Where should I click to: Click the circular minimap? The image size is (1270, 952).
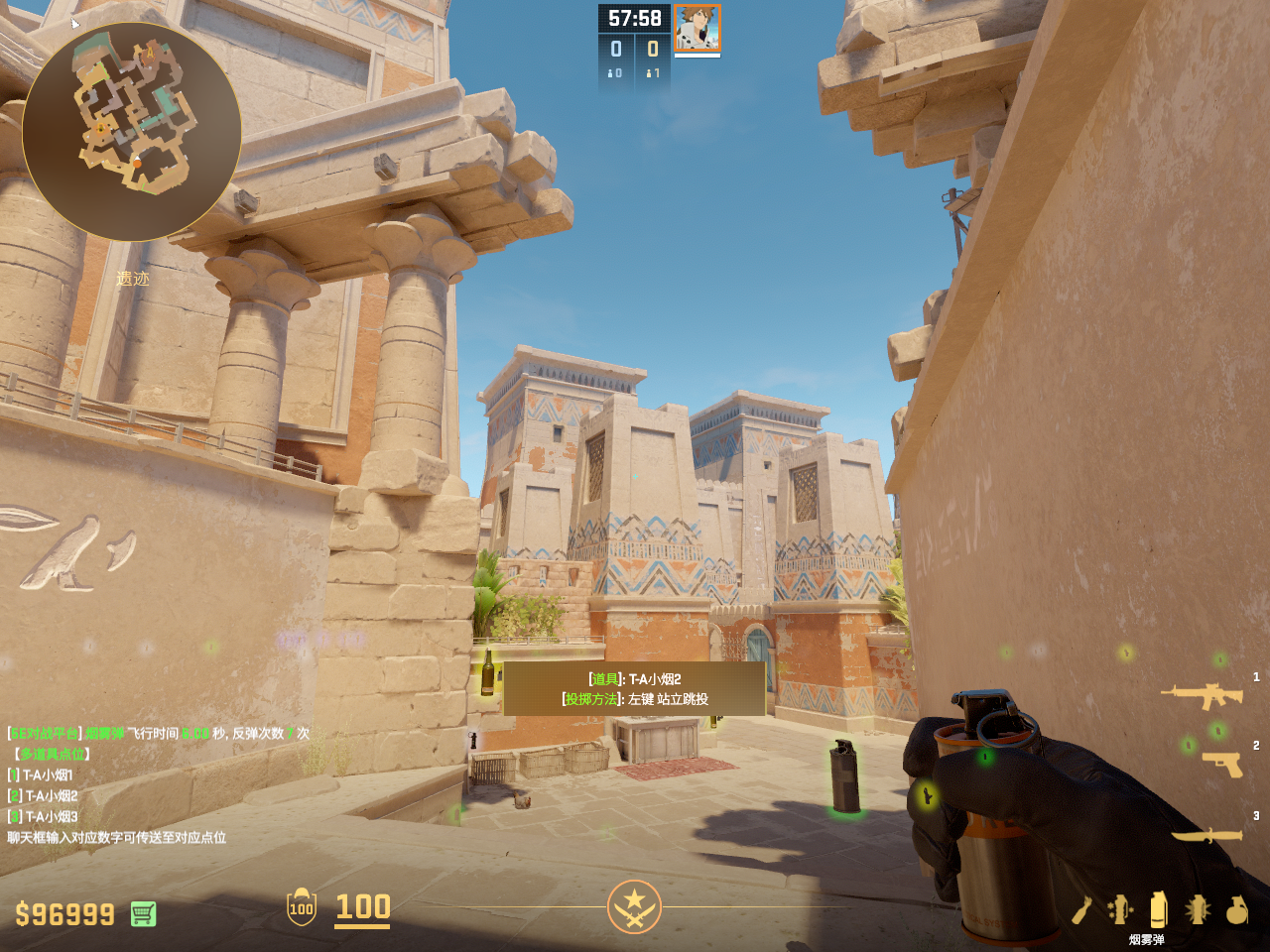point(131,131)
